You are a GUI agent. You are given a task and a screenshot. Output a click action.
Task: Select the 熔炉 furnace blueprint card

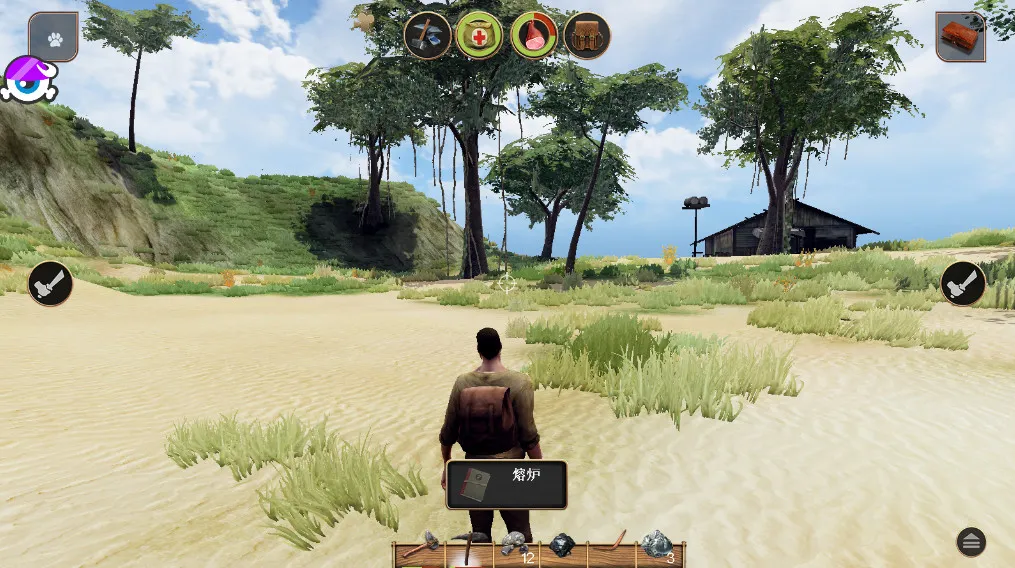coord(506,484)
